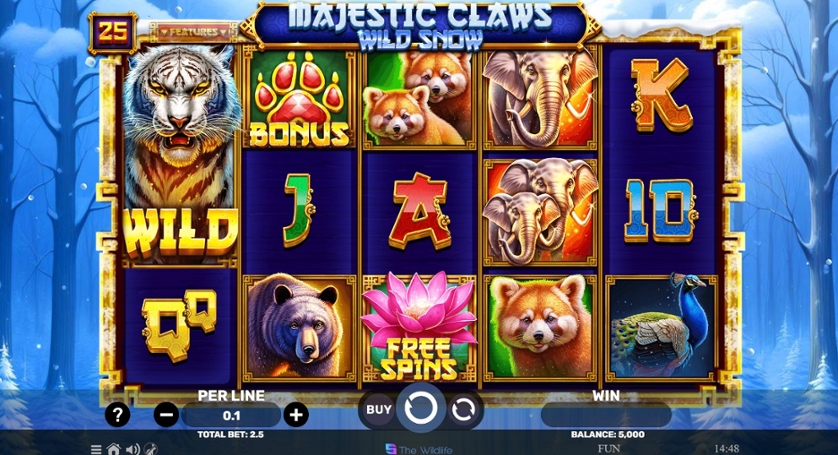The height and width of the screenshot is (455, 838).
Task: Spin the reels with the main button
Action: (420, 409)
